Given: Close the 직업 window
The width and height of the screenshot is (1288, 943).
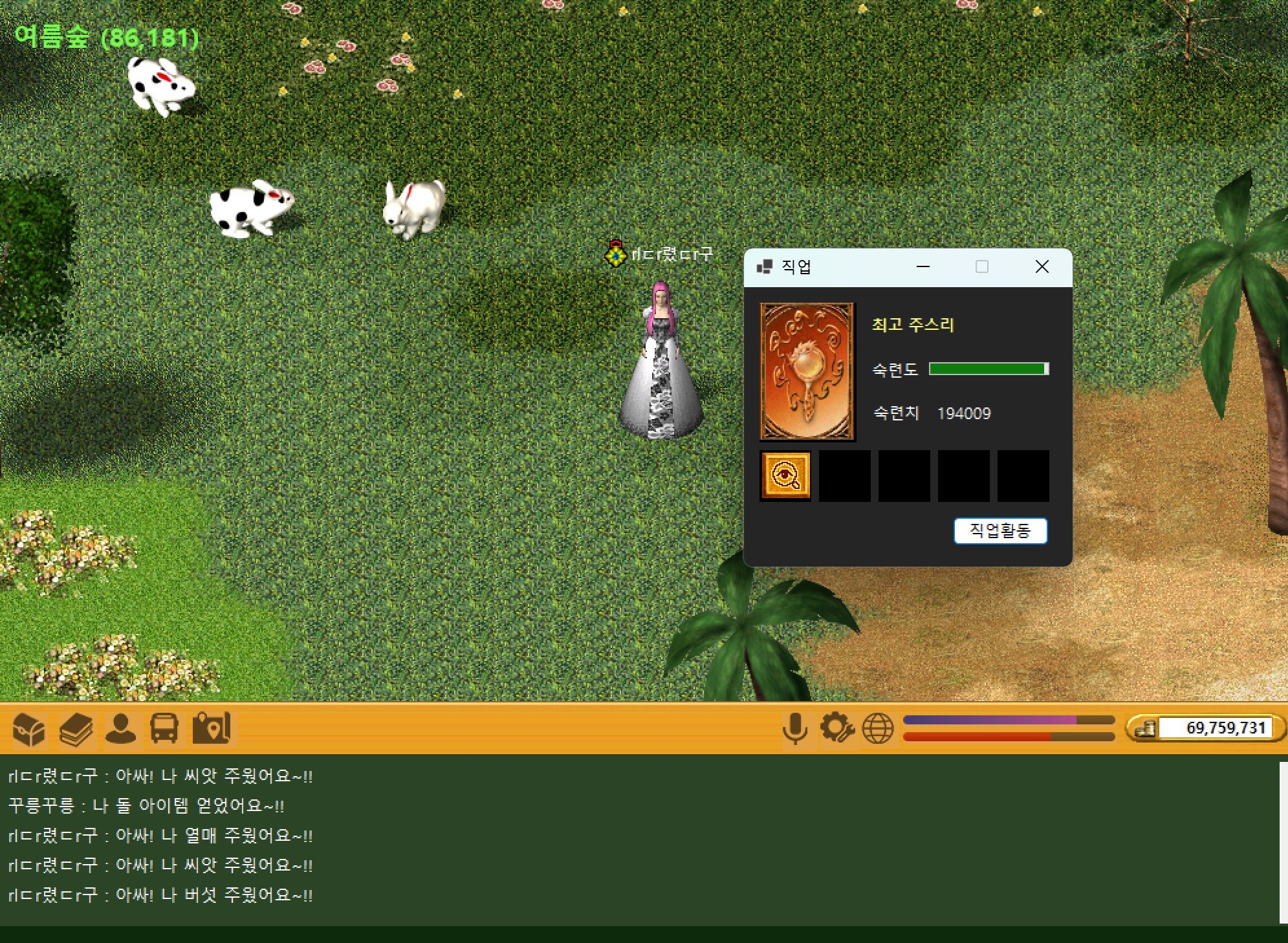Looking at the screenshot, I should [1042, 266].
